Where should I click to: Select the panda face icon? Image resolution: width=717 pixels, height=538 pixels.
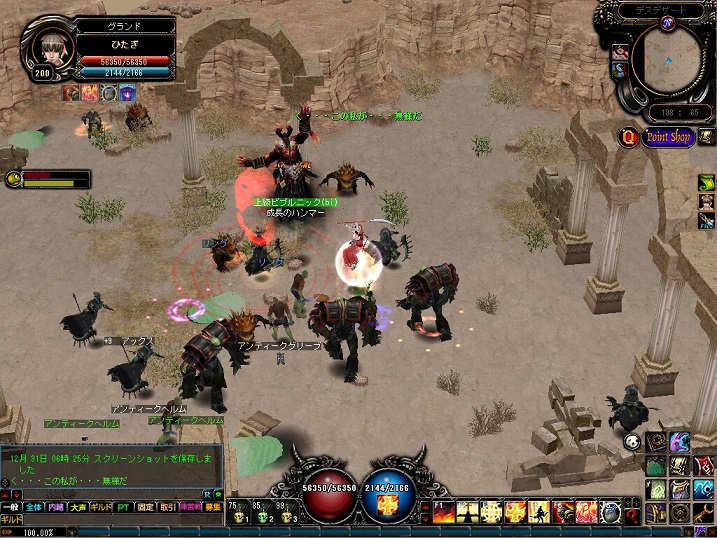631,441
